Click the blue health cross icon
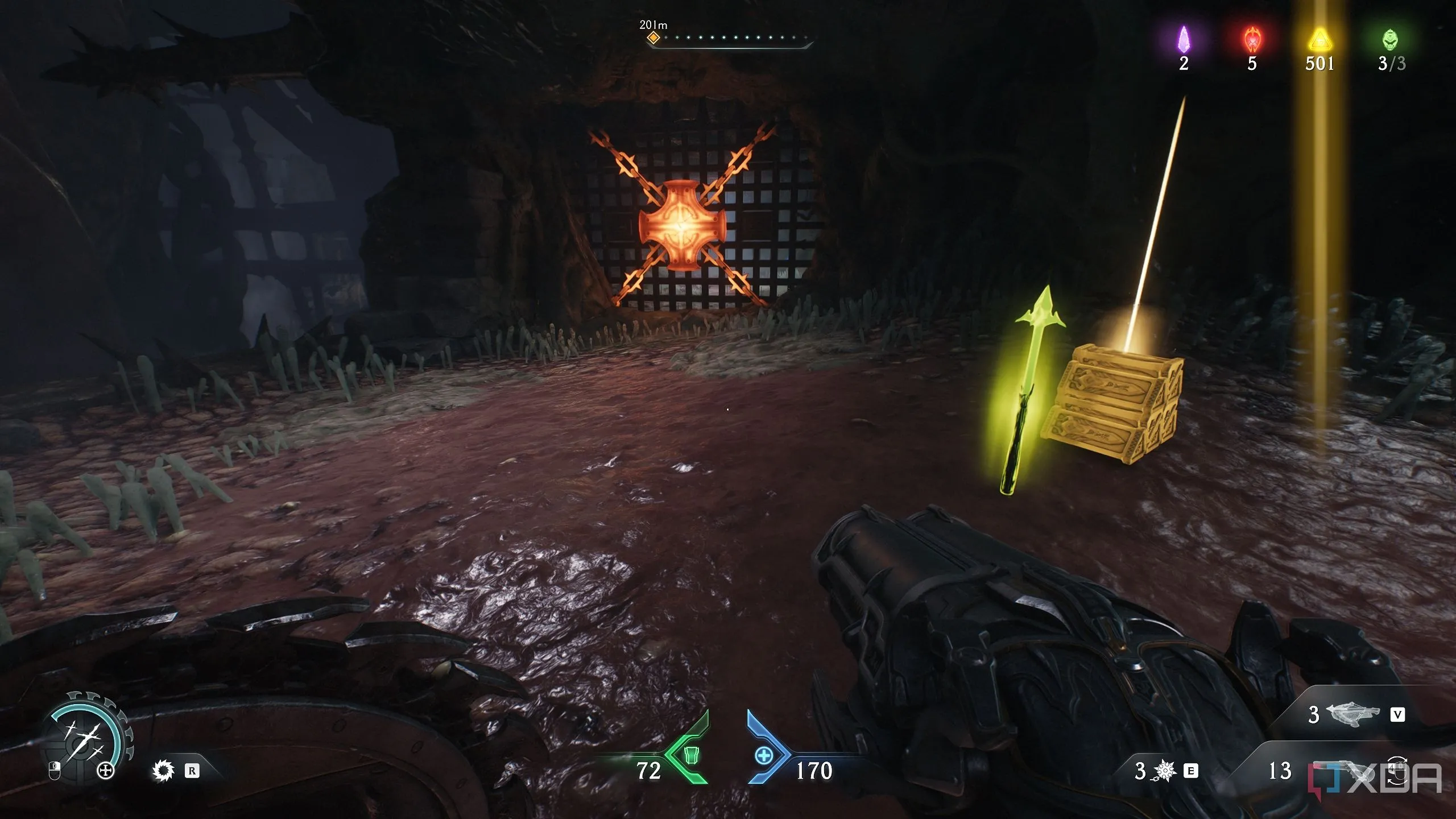The image size is (1456, 819). tap(764, 756)
